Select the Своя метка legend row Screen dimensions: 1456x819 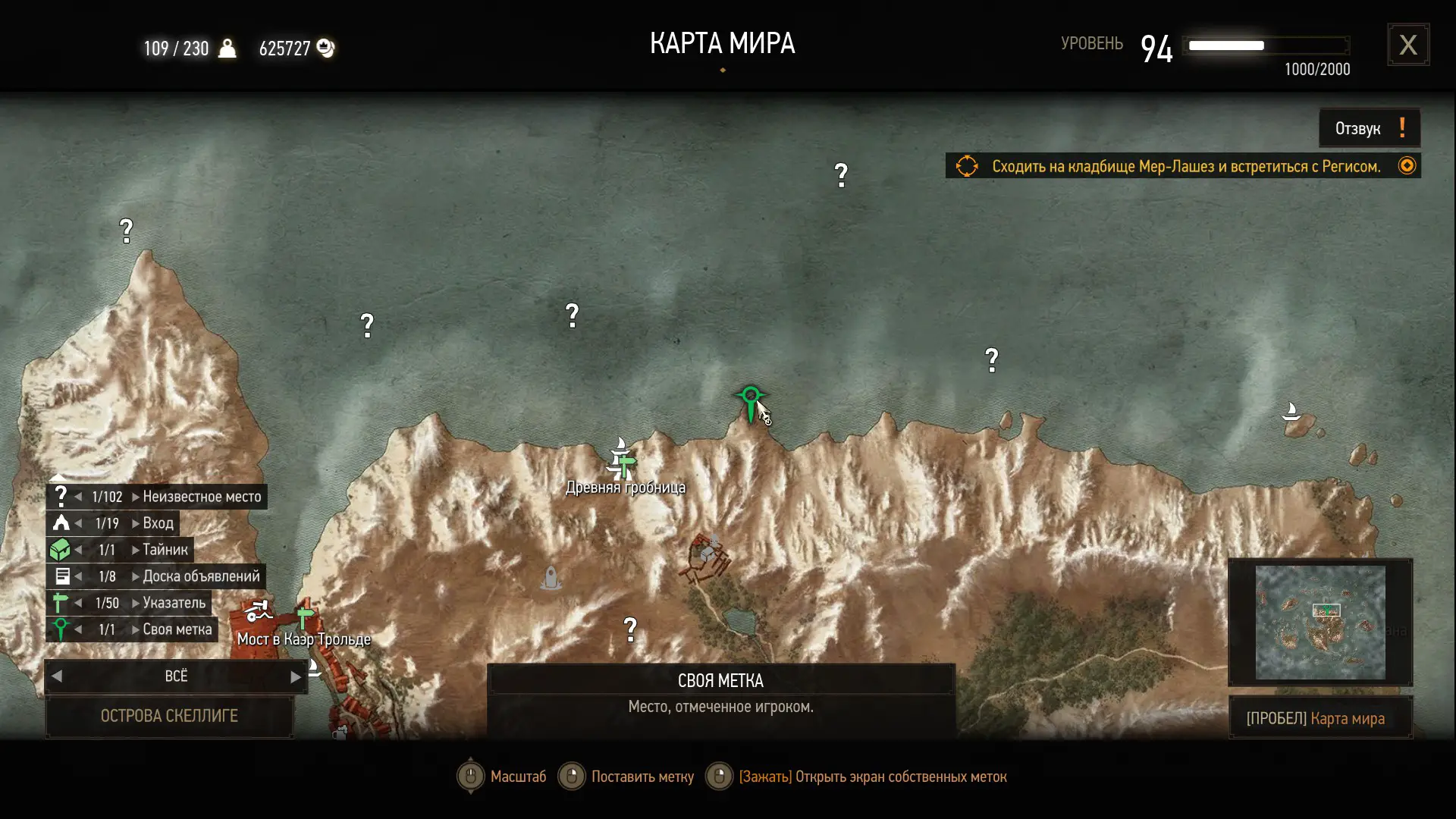(177, 629)
